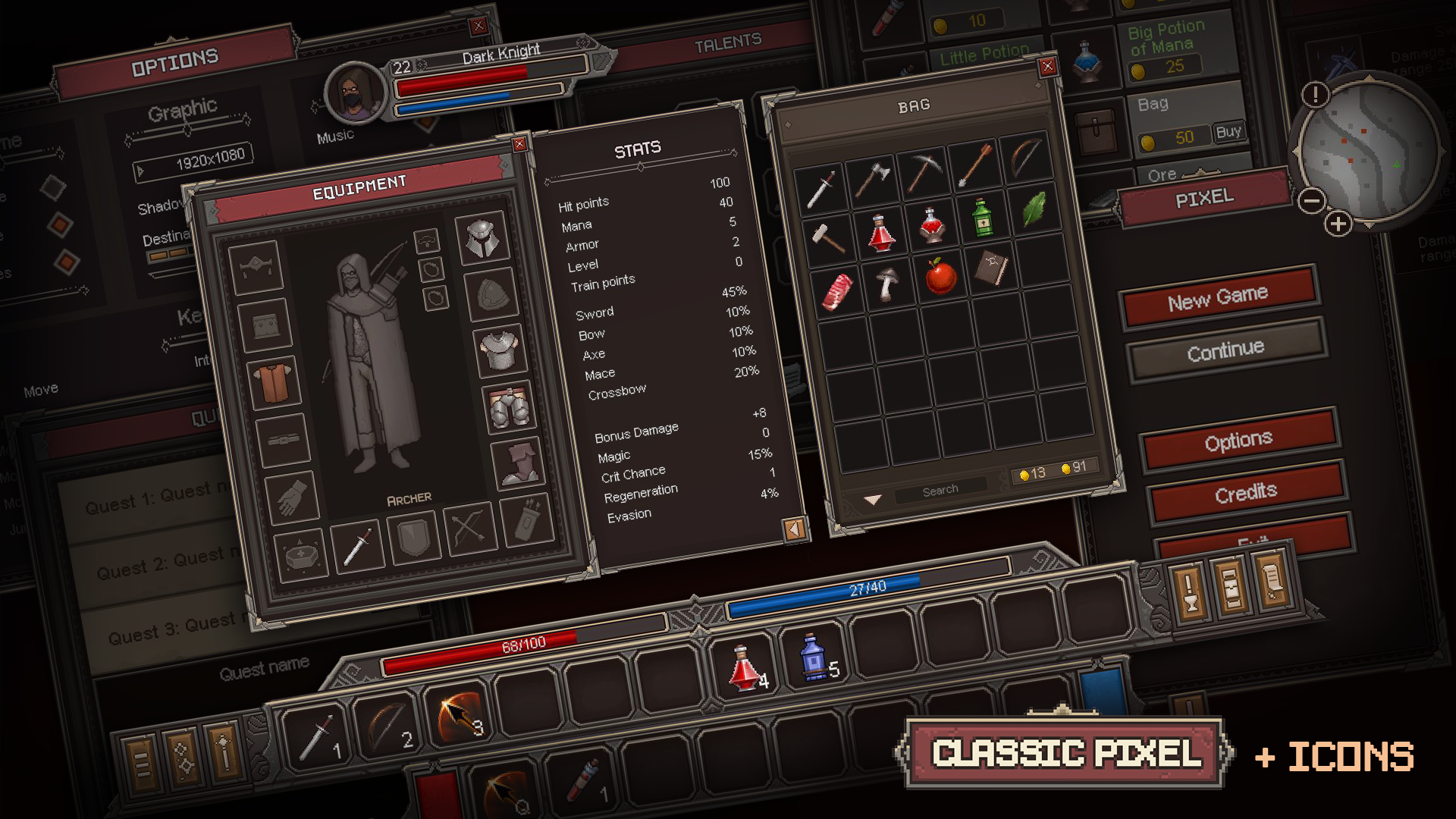1456x819 pixels.
Task: Click the apple icon in the Bag grid
Action: coord(940,278)
